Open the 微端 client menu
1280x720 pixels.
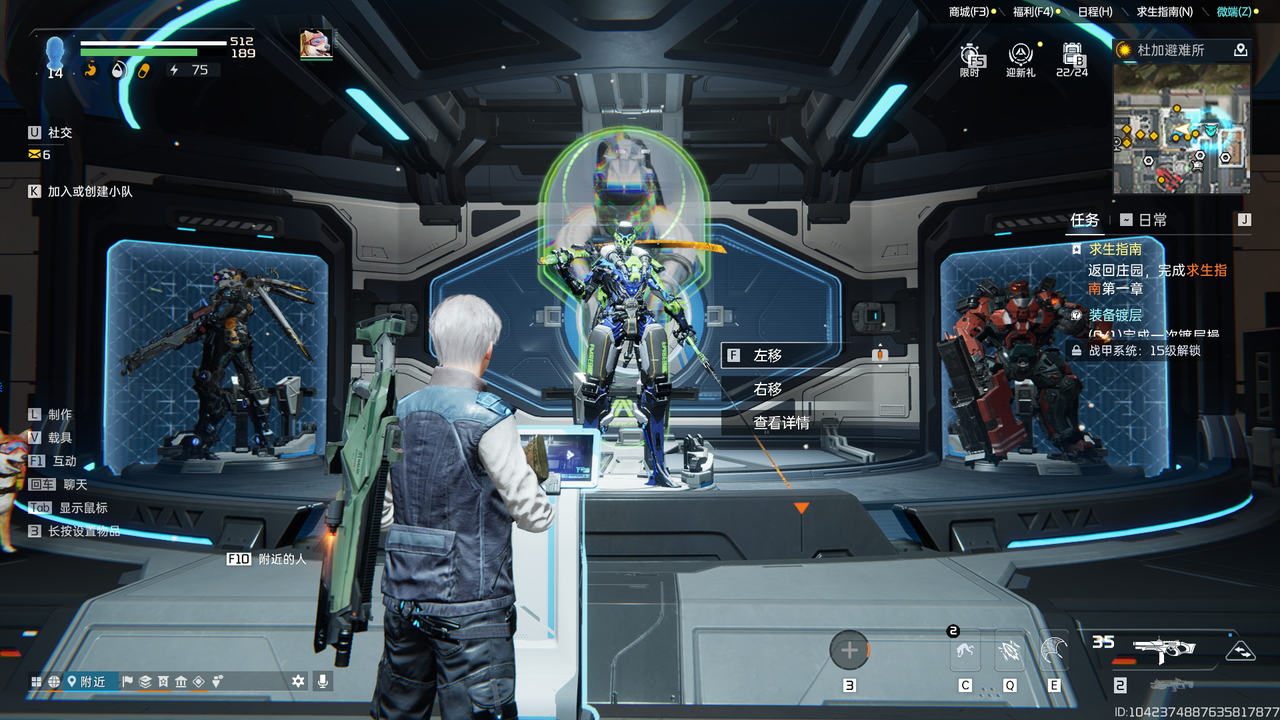tap(1233, 12)
